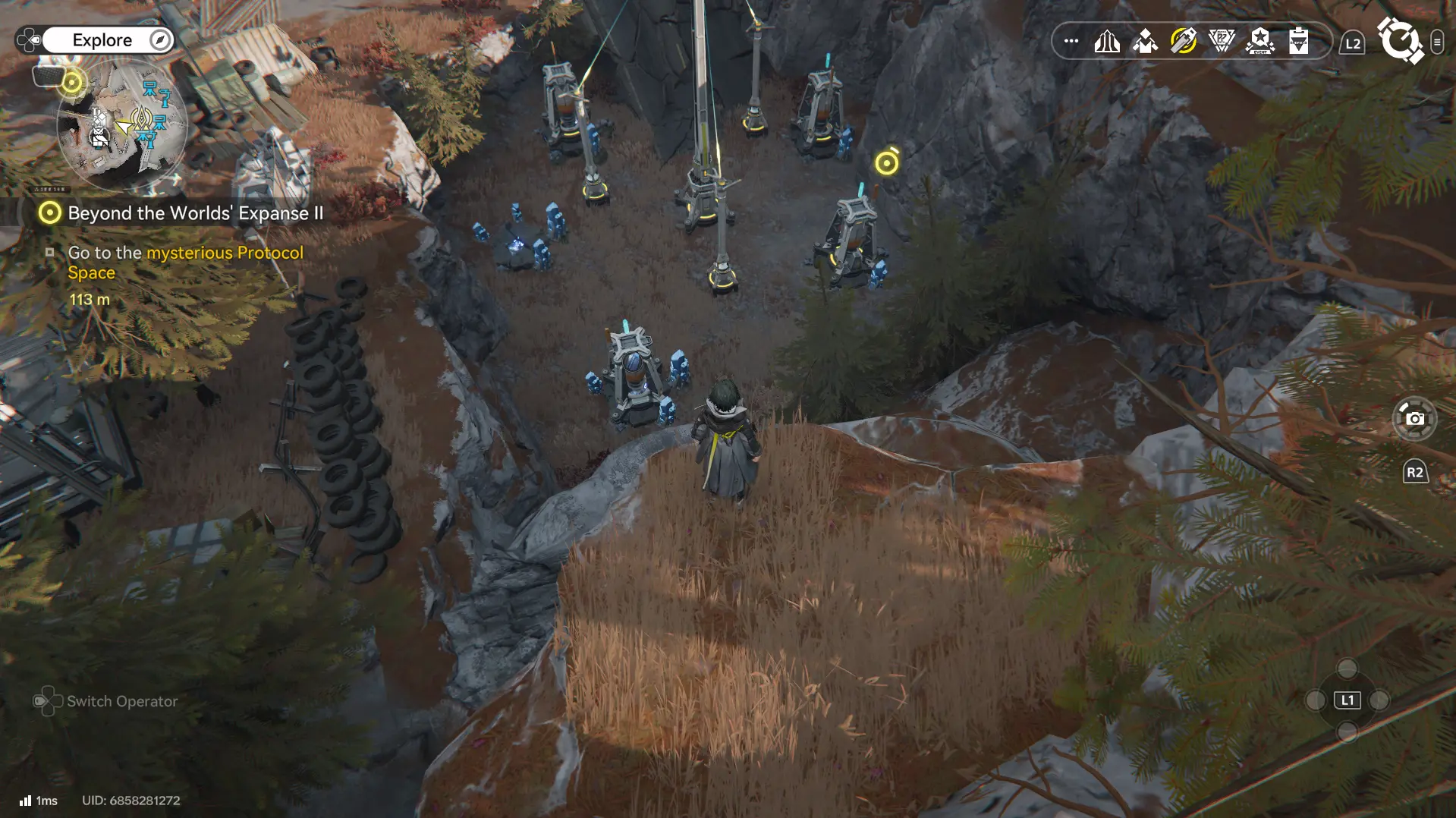Click the diamond-cluster icon in top bar
Screen dimensions: 1456x818
tap(1145, 41)
